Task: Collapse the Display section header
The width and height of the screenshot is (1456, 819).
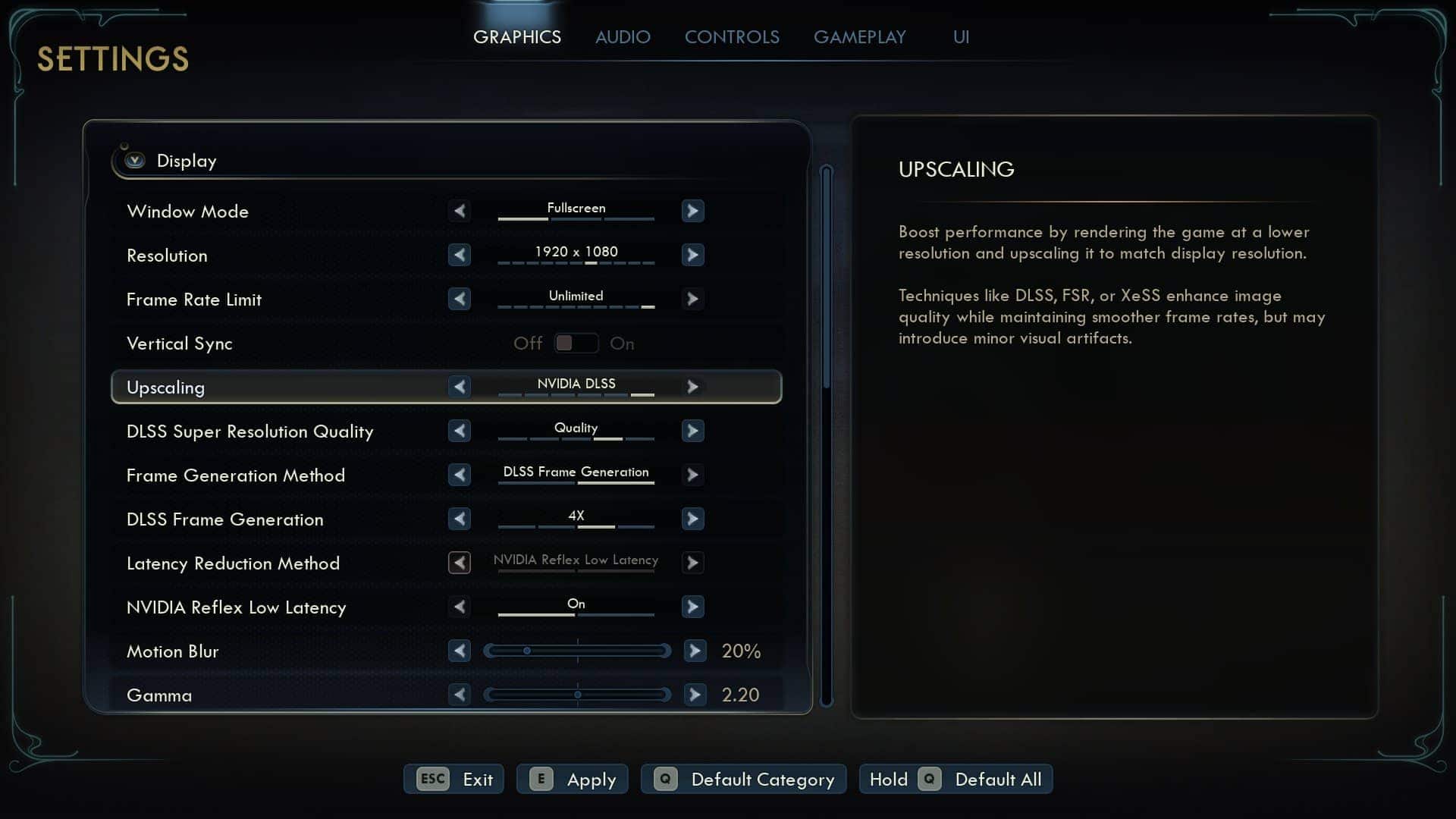Action: tap(135, 161)
